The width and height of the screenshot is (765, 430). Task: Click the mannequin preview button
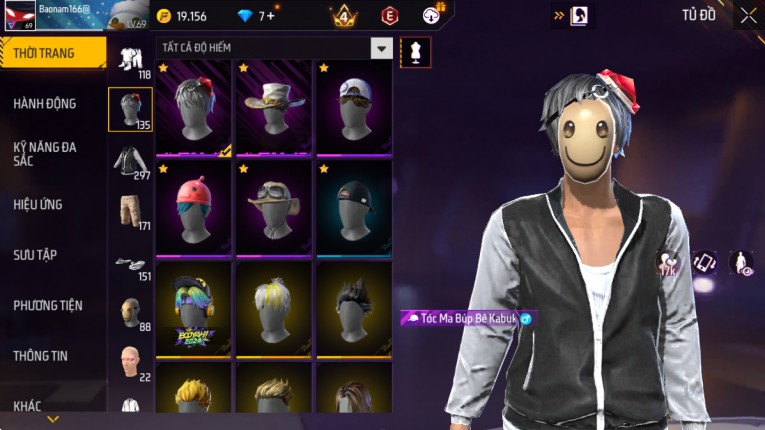(415, 52)
